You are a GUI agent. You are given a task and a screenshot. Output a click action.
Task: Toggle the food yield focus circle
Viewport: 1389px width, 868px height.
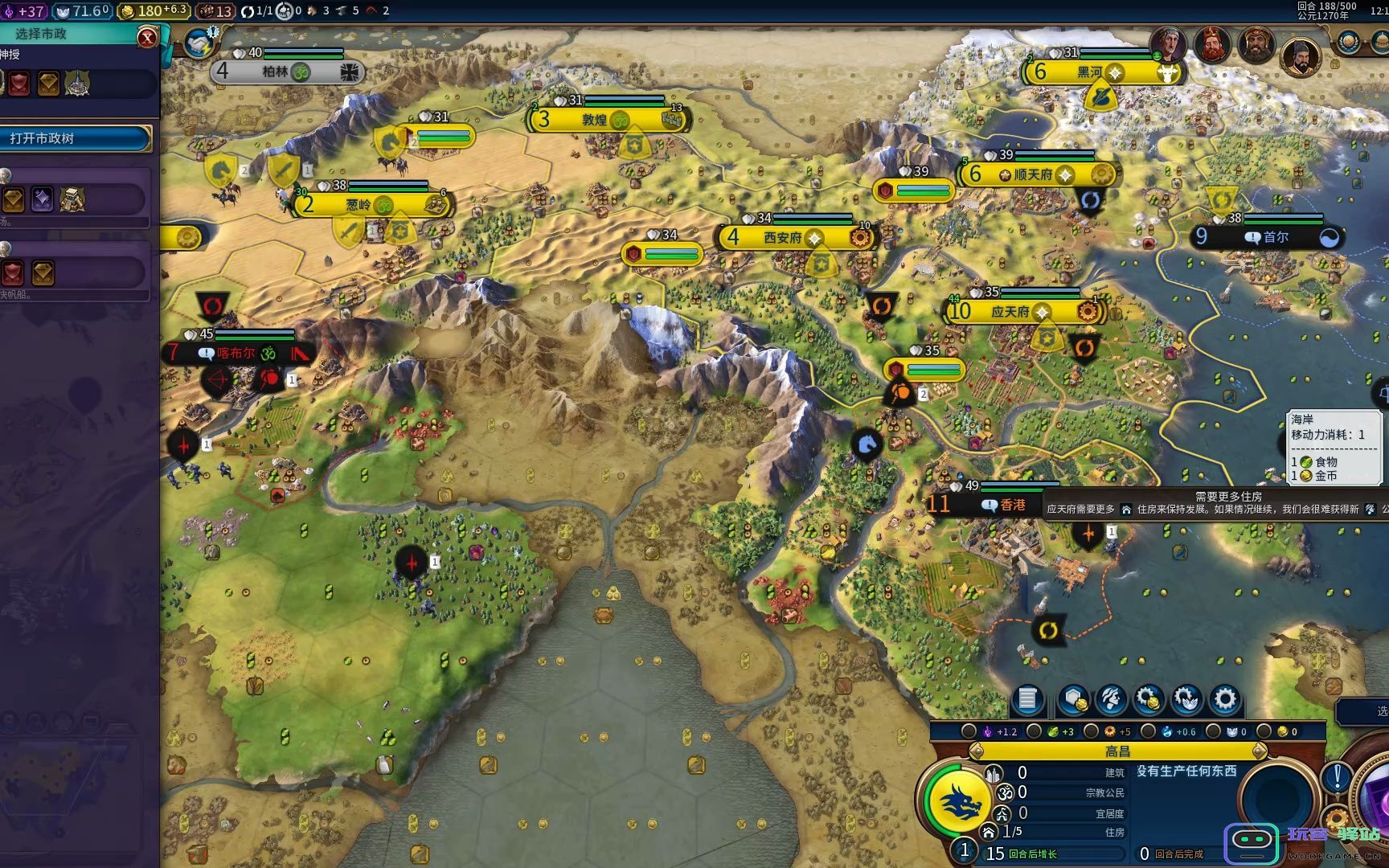click(1034, 731)
